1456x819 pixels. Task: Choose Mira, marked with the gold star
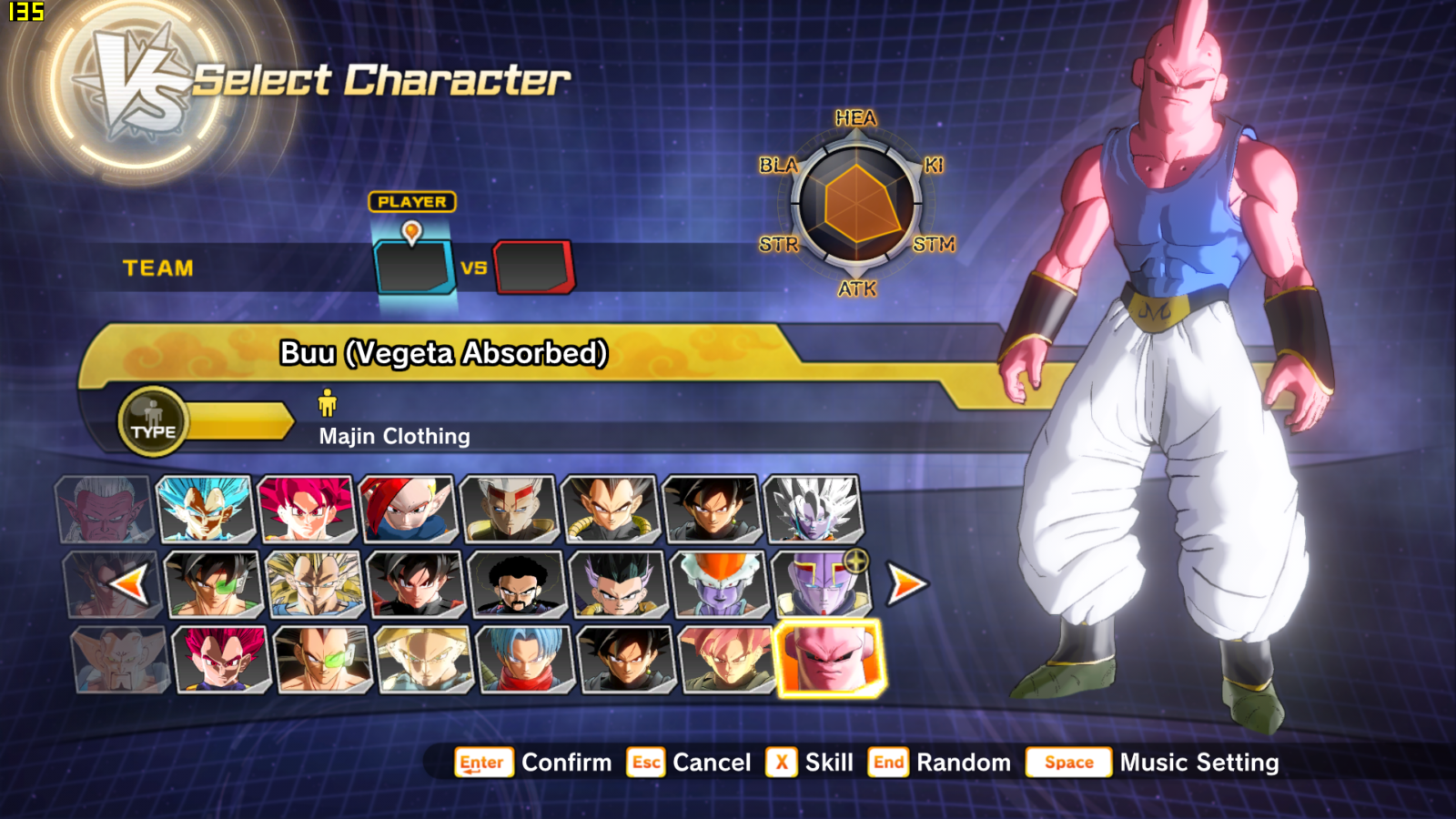point(814,587)
